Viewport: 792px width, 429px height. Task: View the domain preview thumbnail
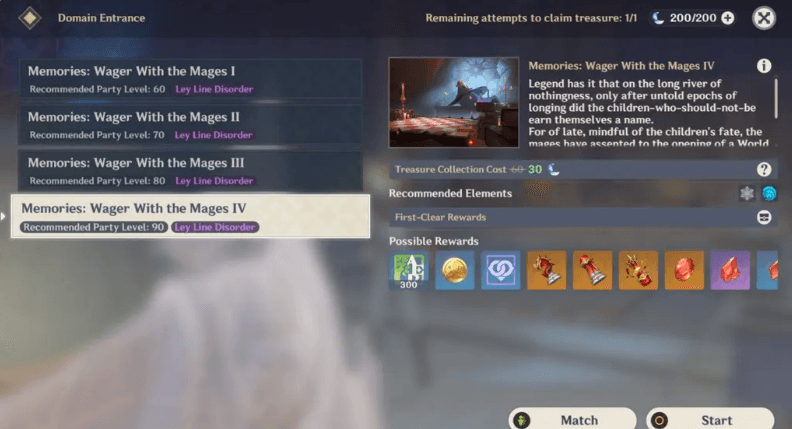[454, 102]
